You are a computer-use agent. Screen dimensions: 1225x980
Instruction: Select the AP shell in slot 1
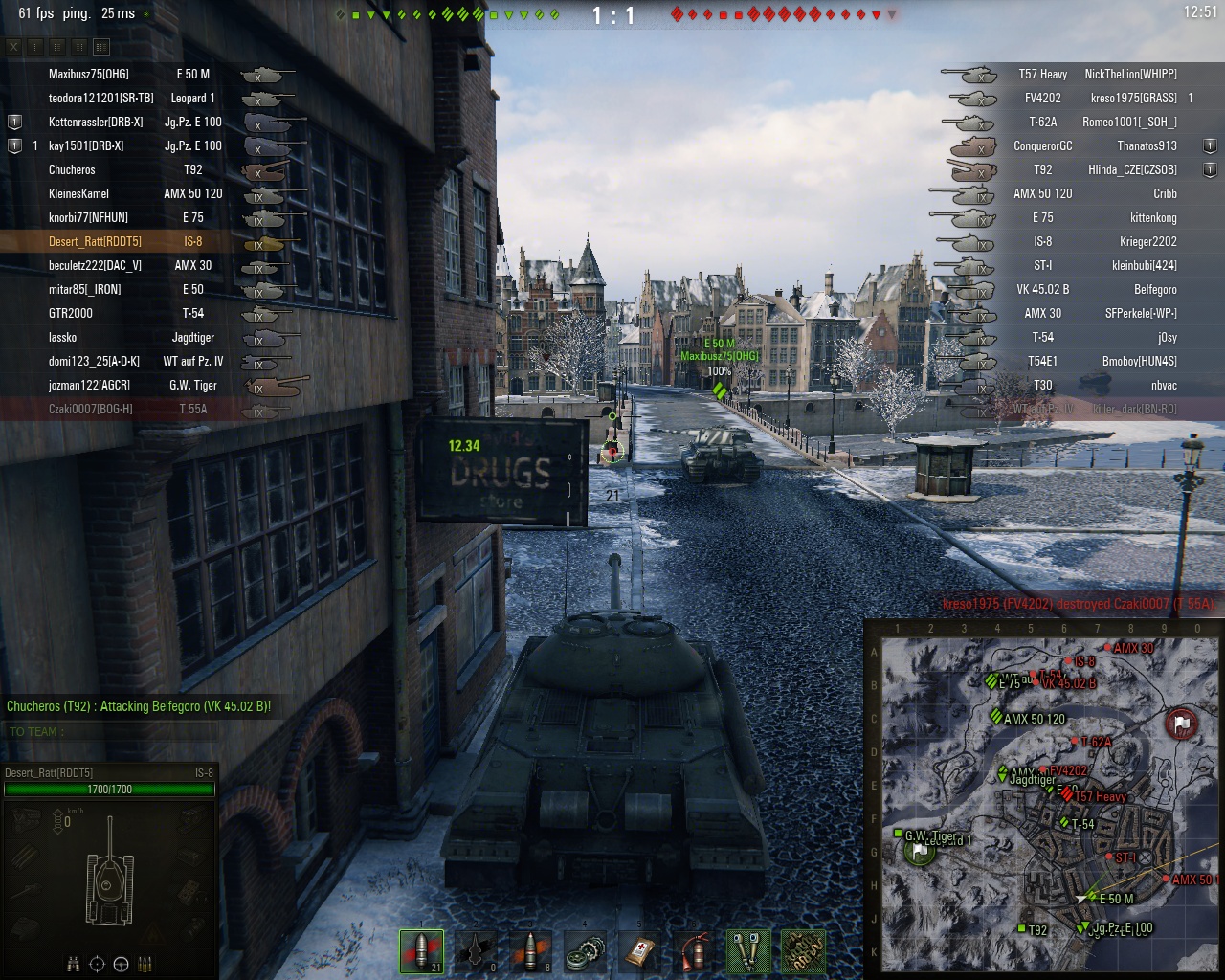[x=421, y=951]
